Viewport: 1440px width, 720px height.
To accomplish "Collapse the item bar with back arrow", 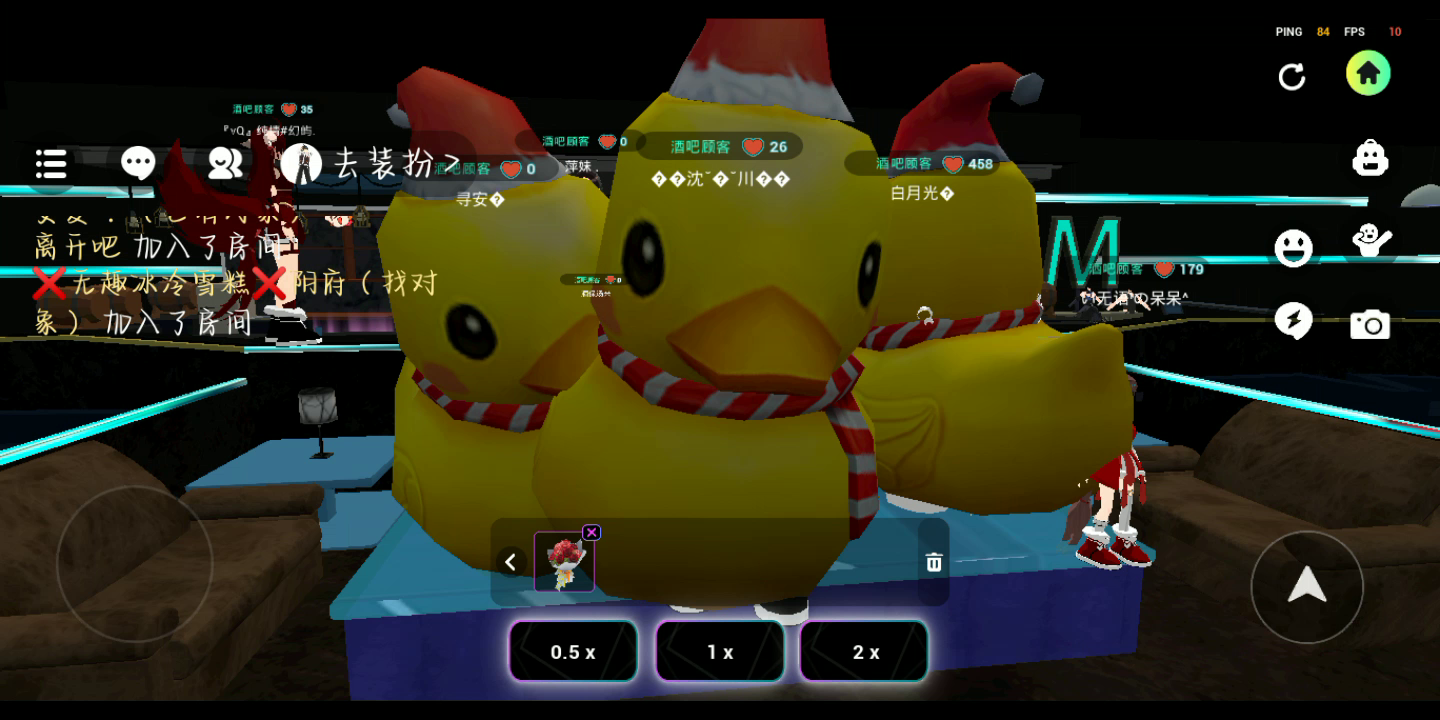I will pos(510,562).
